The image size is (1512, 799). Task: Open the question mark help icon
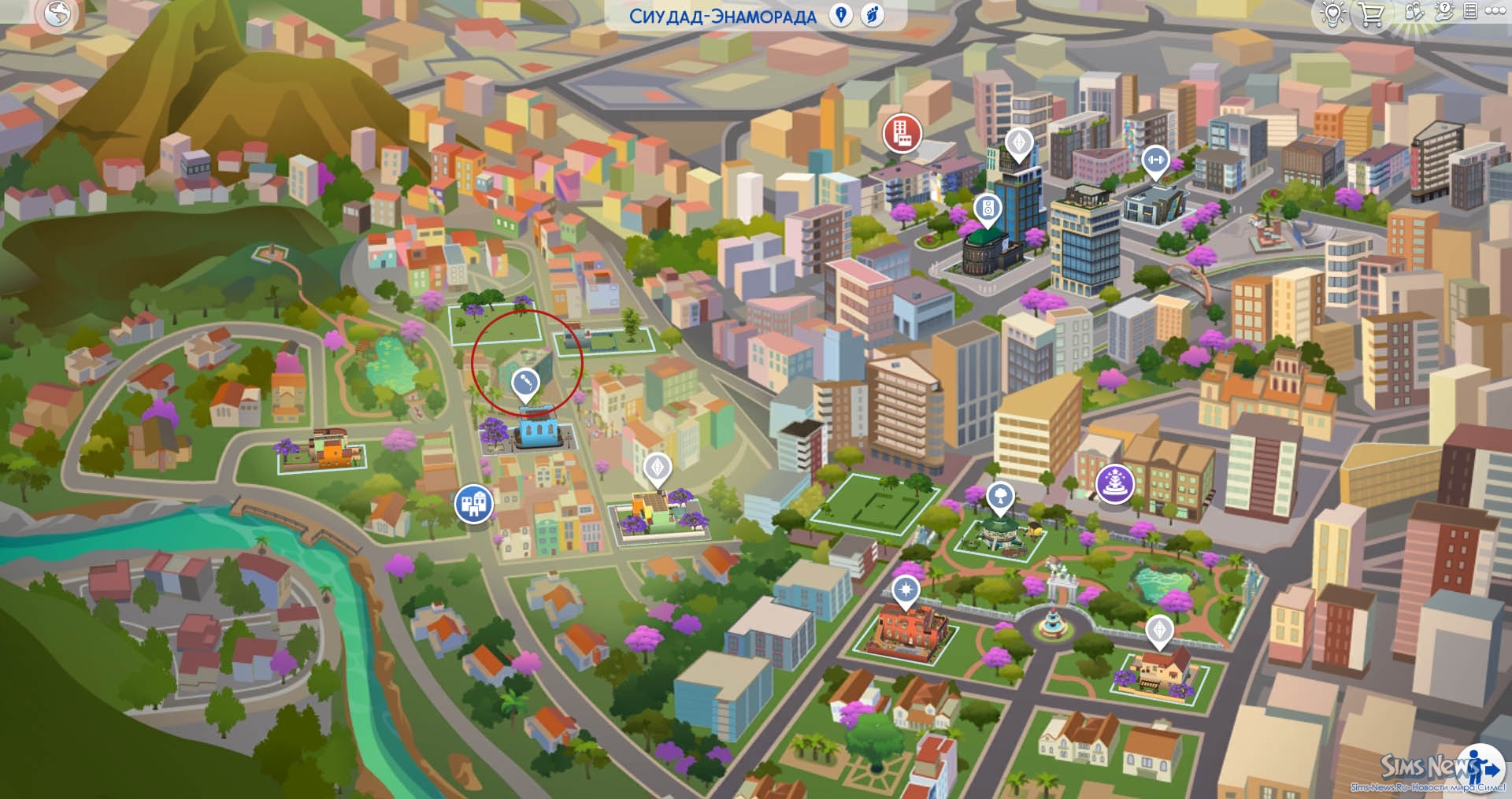coord(1443,11)
